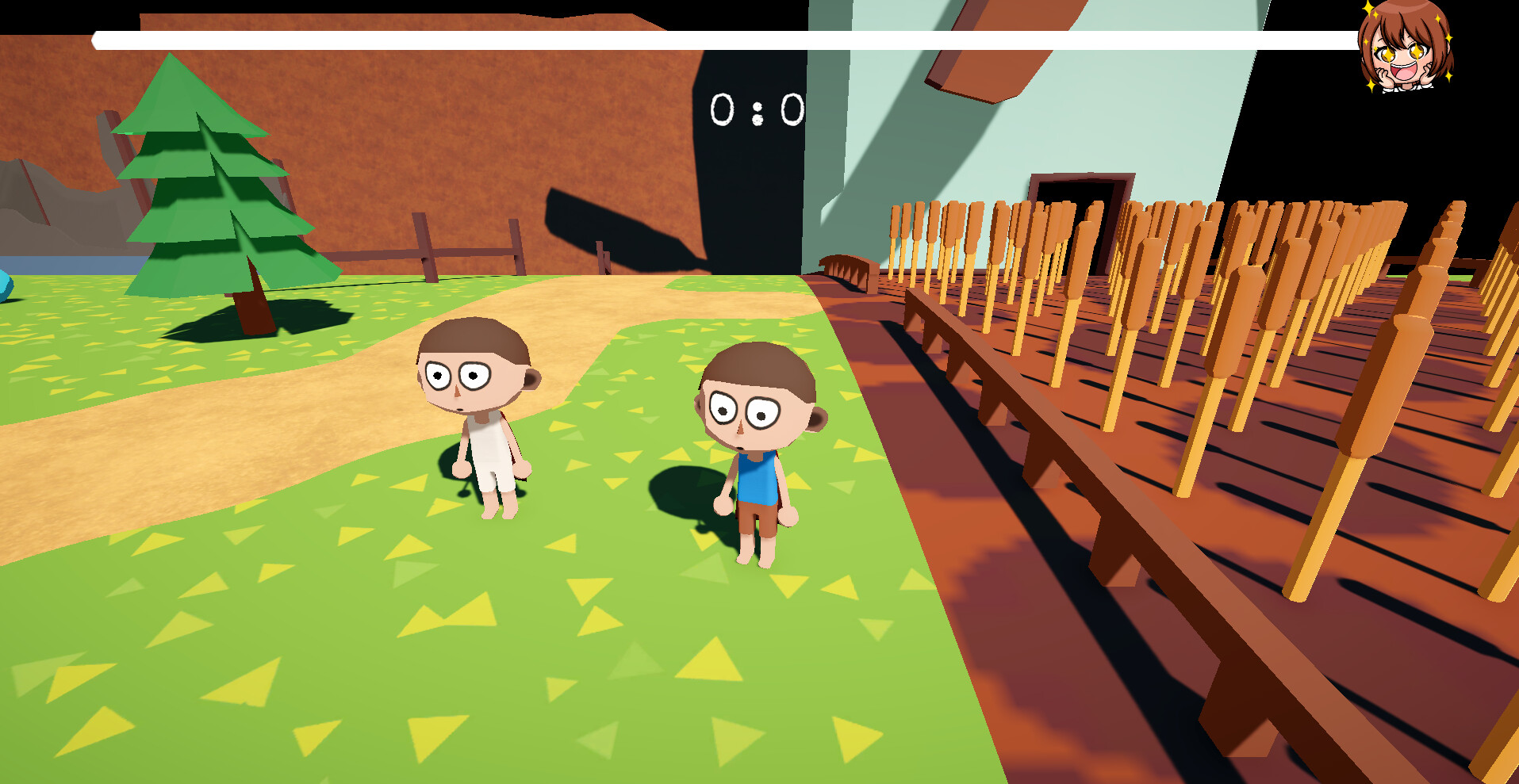Screen dimensions: 1519x784
Task: Select the sparkling eyes emote in the corner
Action: pos(1402,52)
